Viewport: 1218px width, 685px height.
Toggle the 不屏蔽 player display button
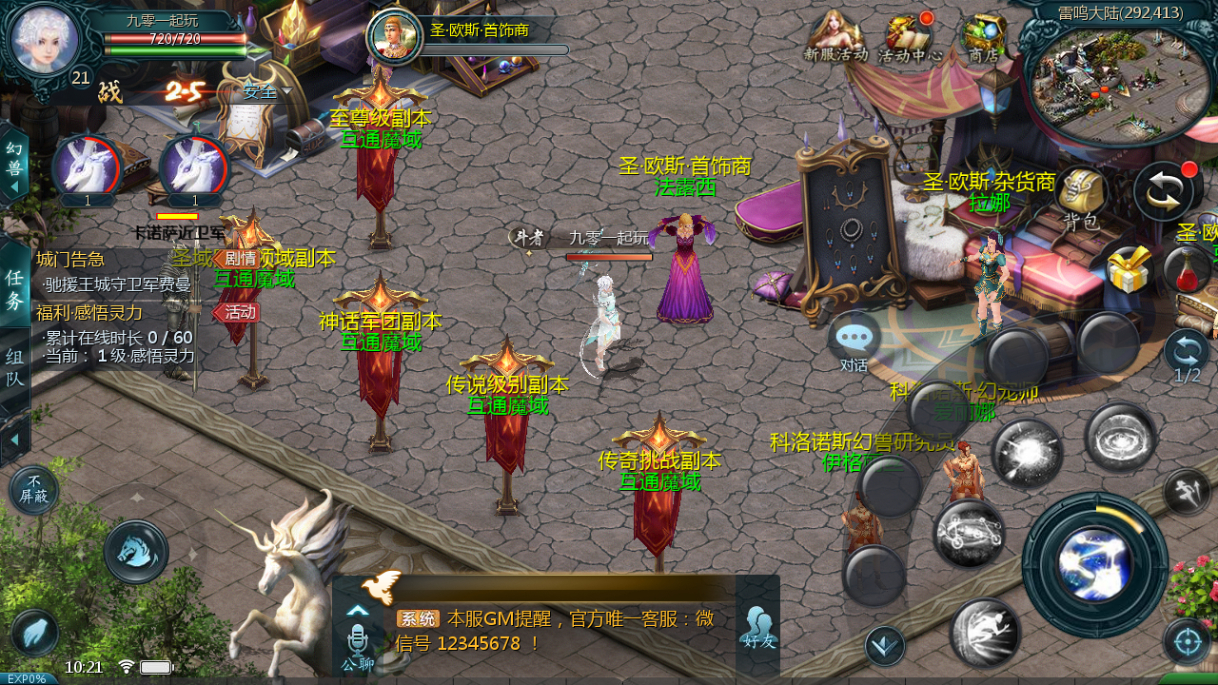point(34,490)
